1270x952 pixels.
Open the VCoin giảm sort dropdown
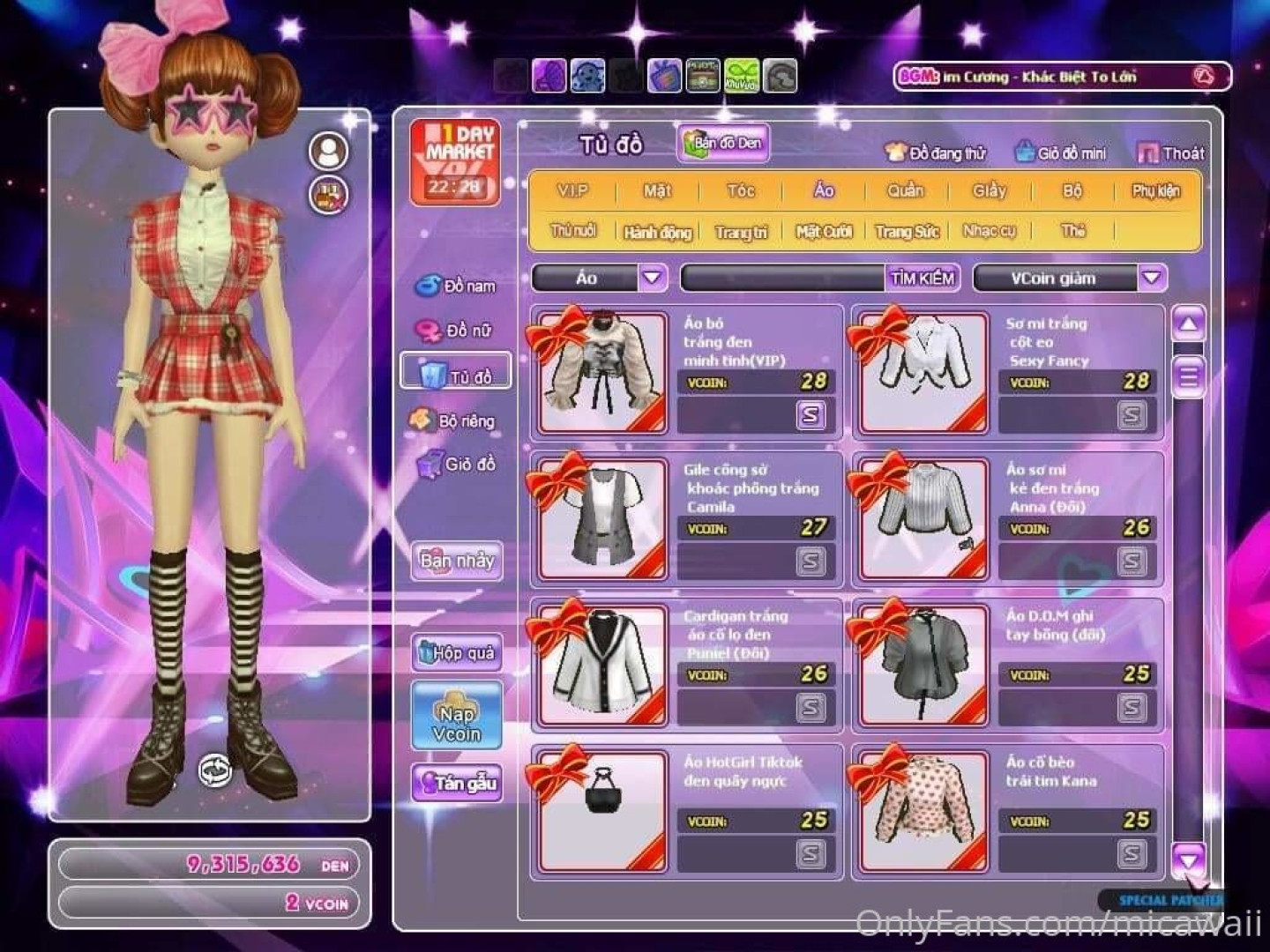(1151, 279)
